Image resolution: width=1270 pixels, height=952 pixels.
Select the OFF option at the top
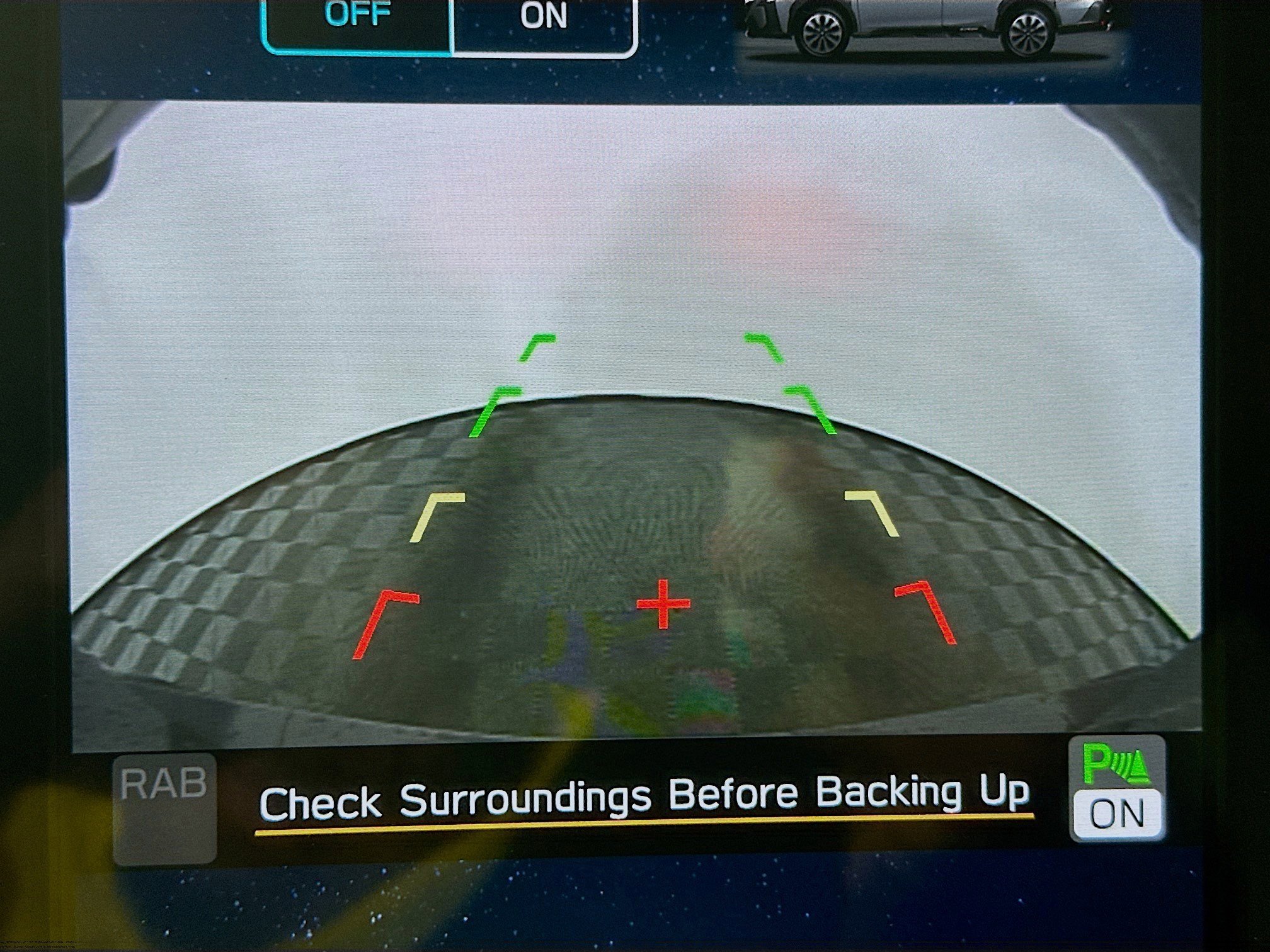[x=357, y=22]
